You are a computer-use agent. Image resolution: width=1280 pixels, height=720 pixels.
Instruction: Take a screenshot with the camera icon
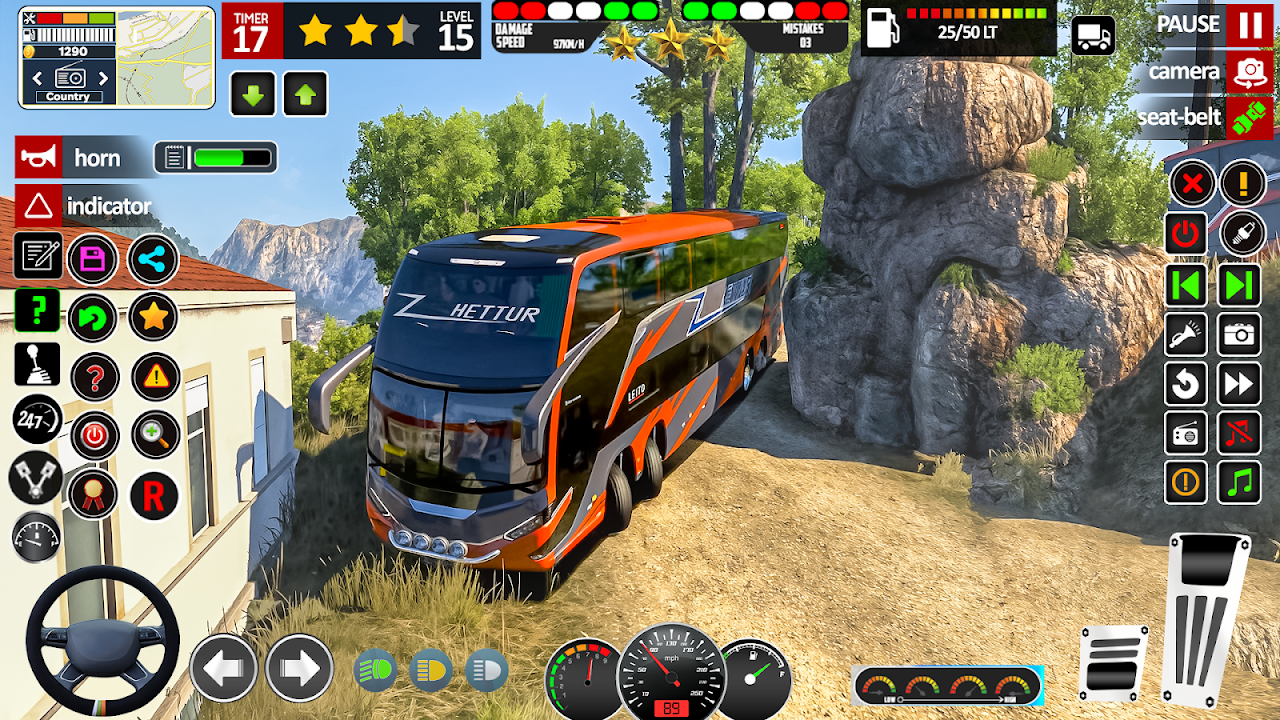click(x=1239, y=335)
